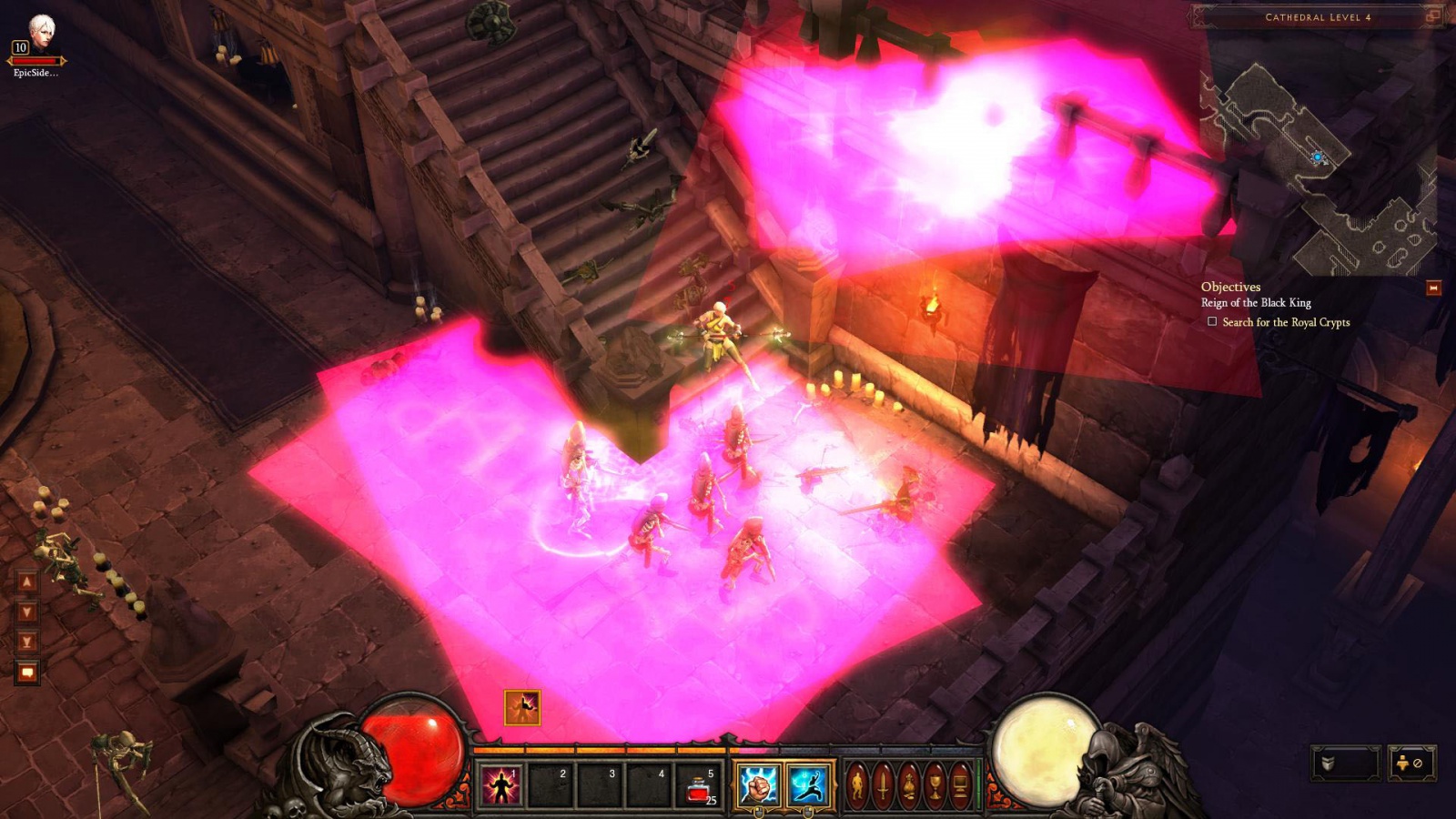
Task: Activate the skill in hotbar slot 1
Action: [500, 785]
